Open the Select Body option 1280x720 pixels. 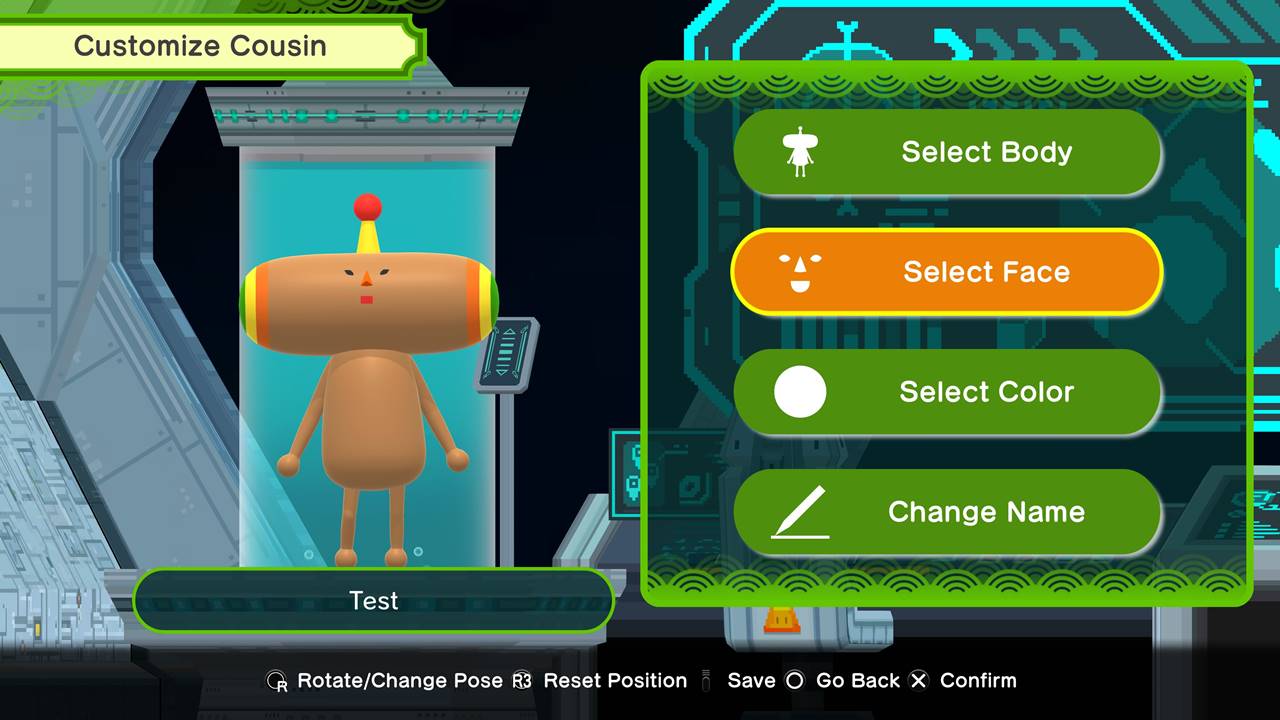point(947,152)
